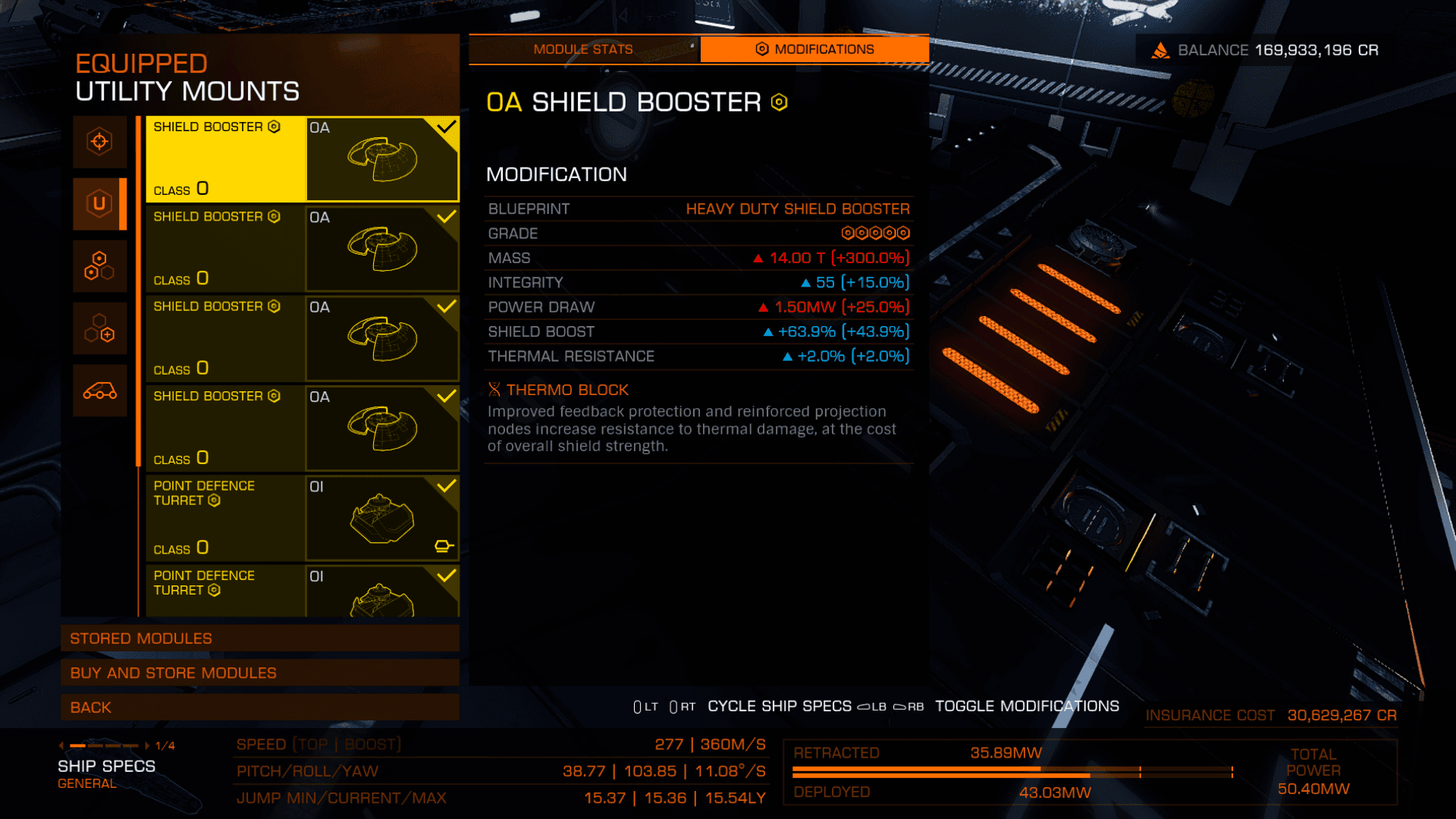
Task: Select the utility mounts U icon
Action: 99,203
